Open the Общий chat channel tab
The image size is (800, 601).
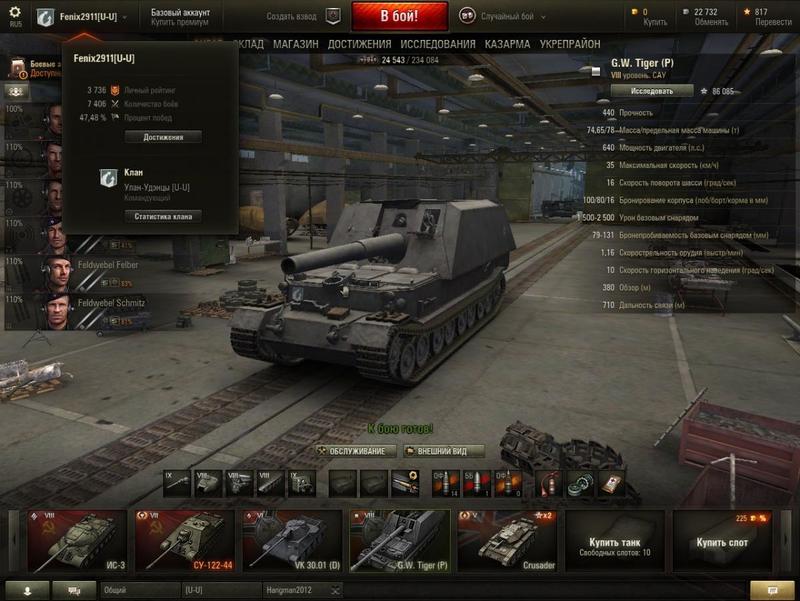click(138, 590)
